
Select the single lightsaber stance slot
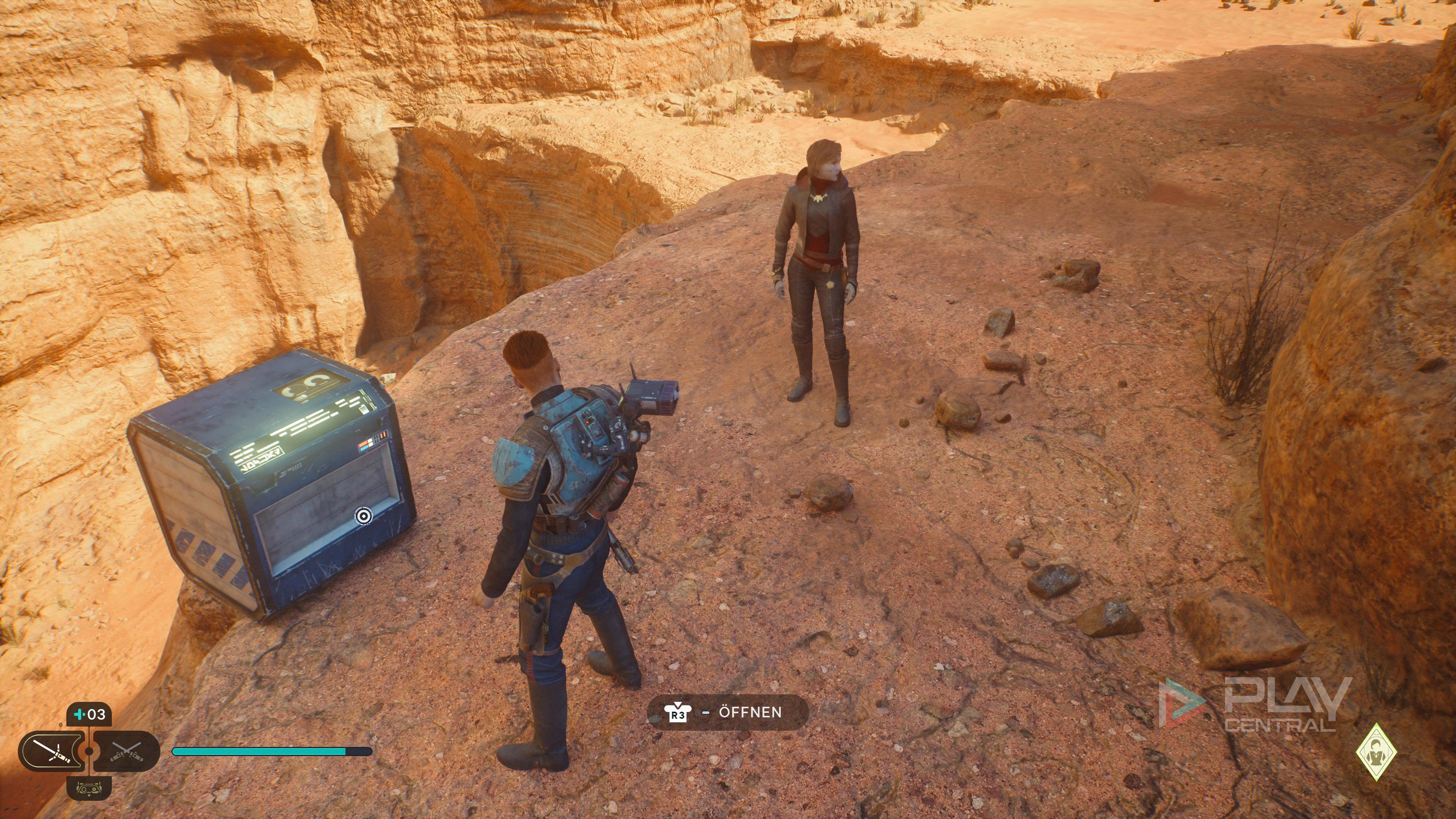click(51, 751)
